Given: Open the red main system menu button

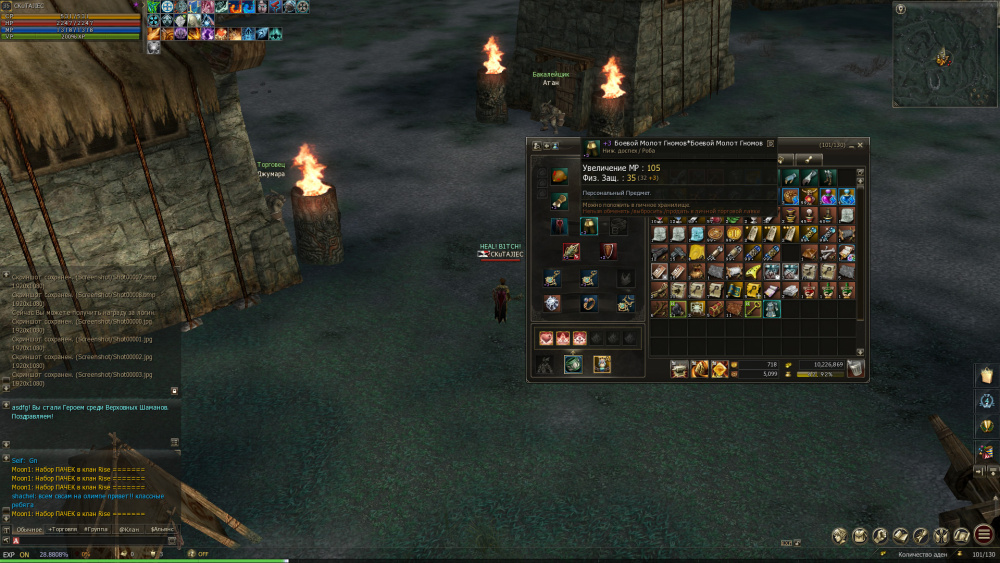Looking at the screenshot, I should pos(984,535).
